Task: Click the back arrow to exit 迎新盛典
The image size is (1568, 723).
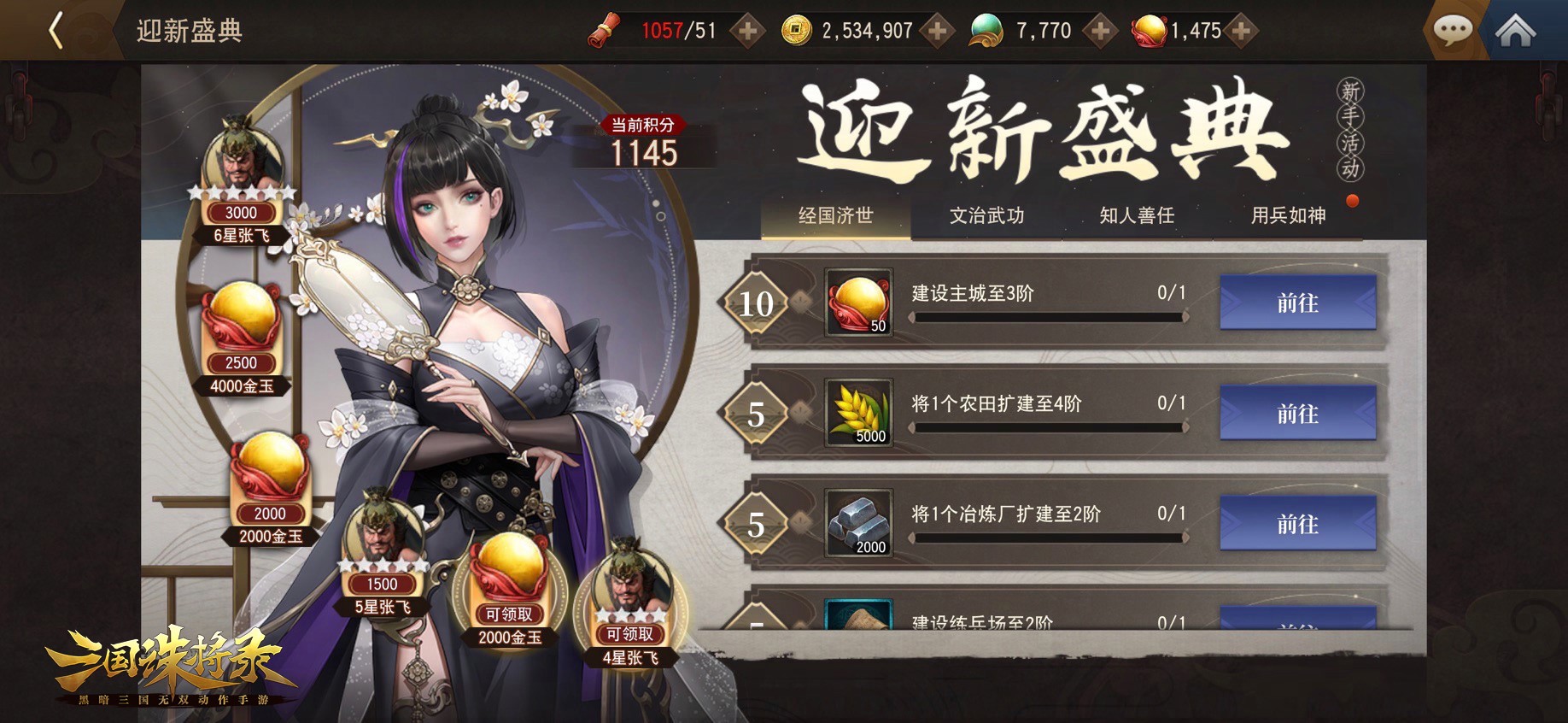Action: [x=54, y=29]
